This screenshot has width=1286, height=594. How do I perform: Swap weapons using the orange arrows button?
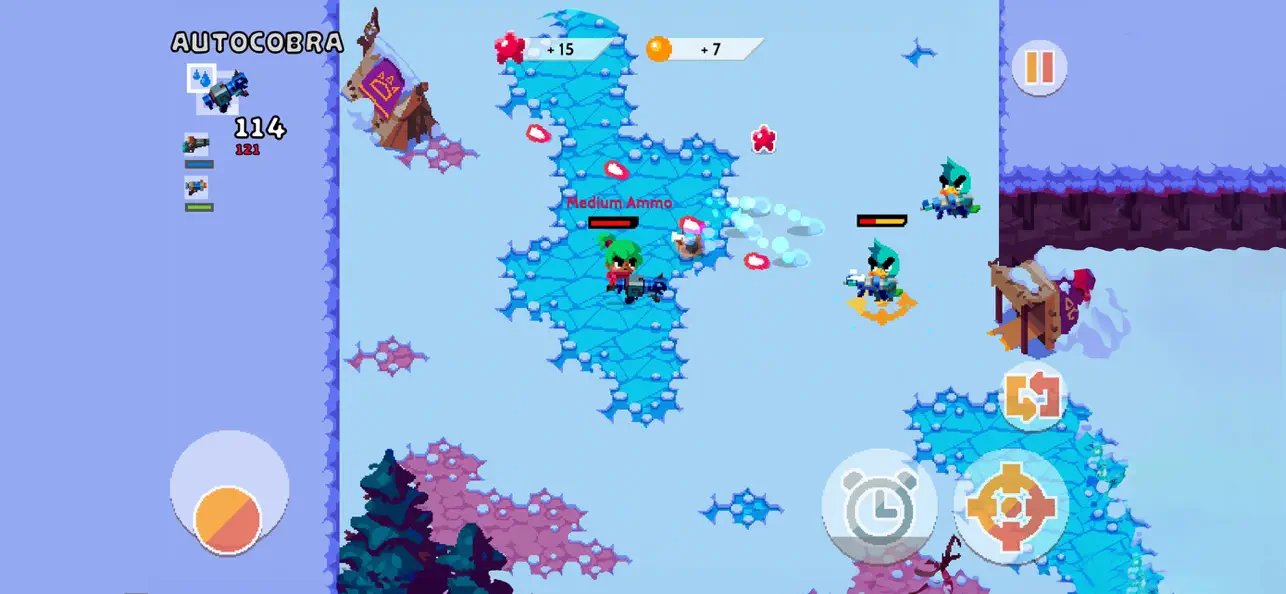pos(1033,397)
